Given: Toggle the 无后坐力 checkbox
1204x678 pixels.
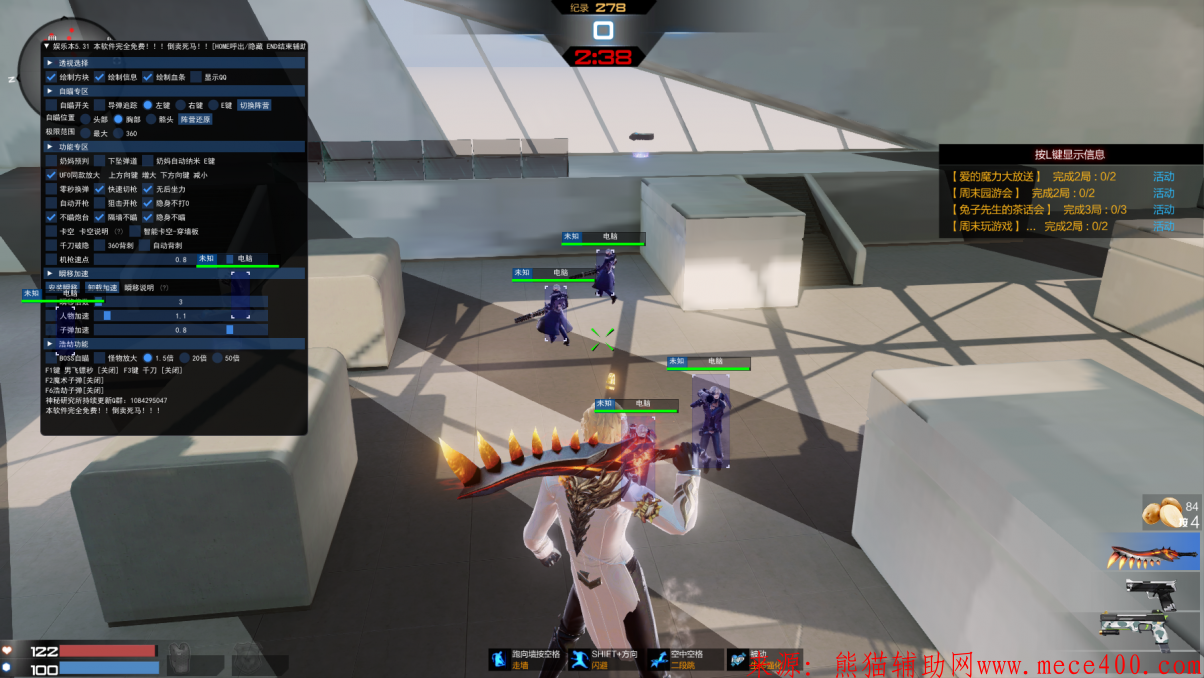Looking at the screenshot, I should (x=148, y=189).
